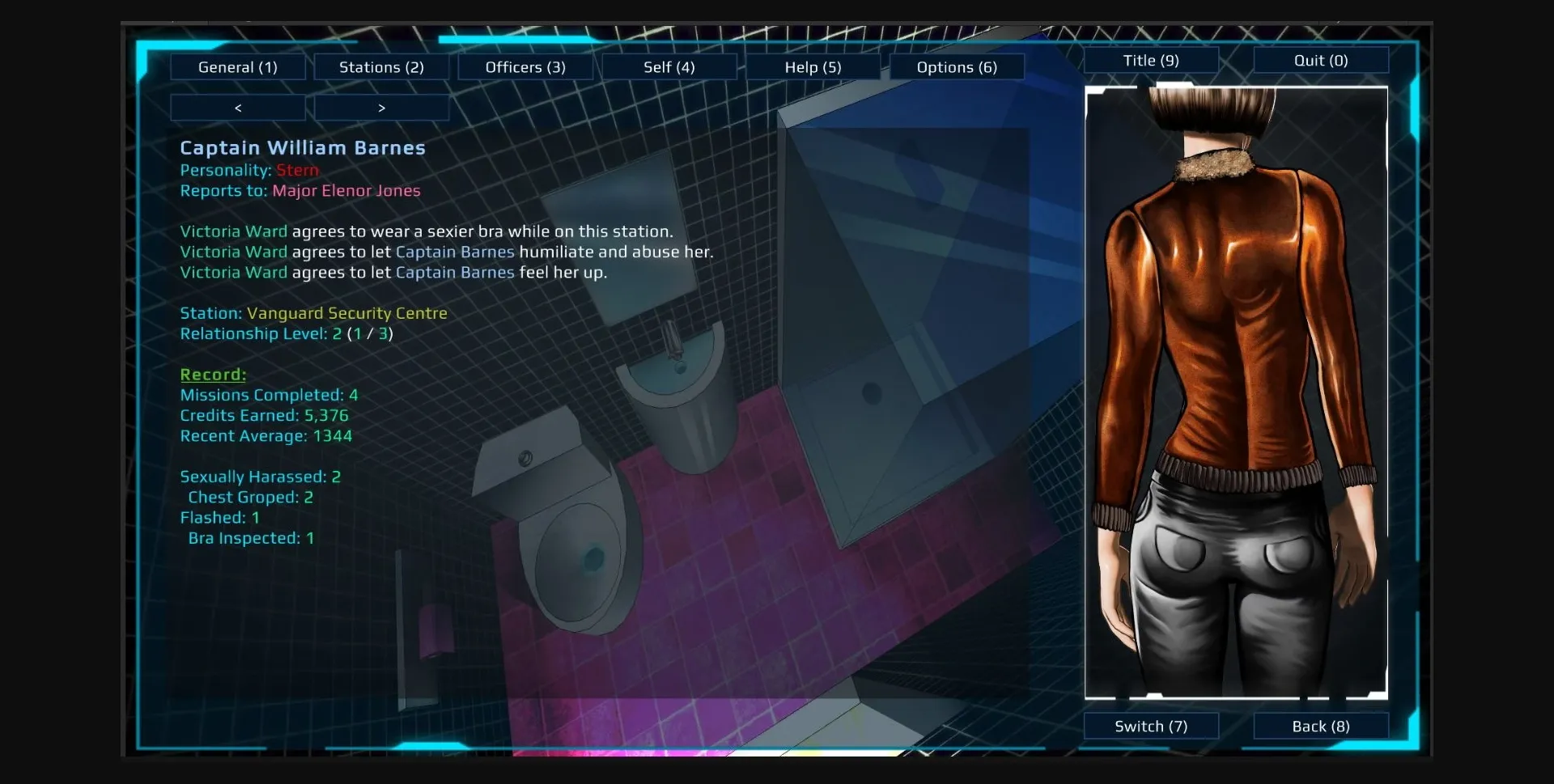Select the Officers tab
The height and width of the screenshot is (784, 1554).
[524, 67]
